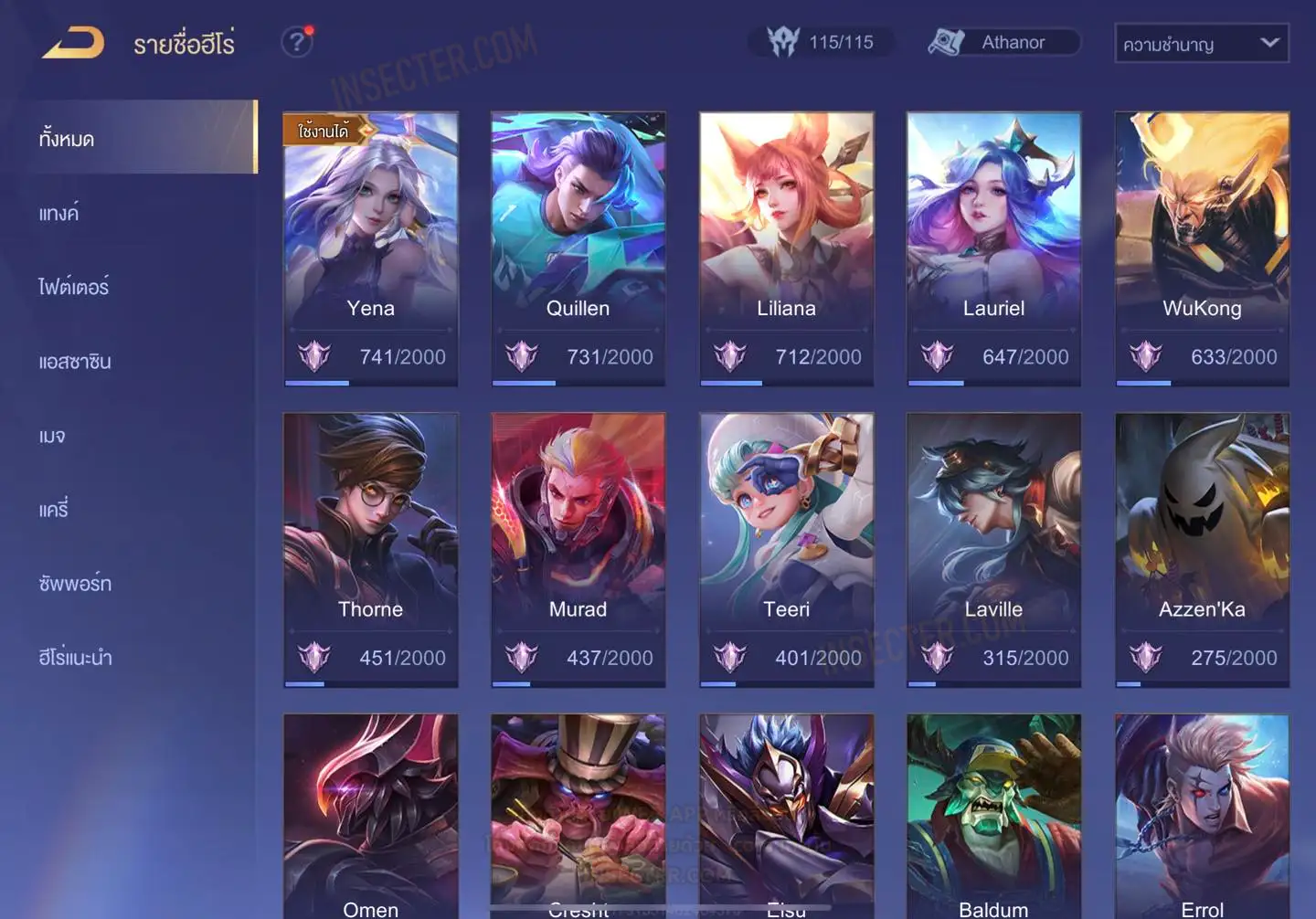Switch to the เมจ tab
1316x919 pixels.
coord(52,436)
